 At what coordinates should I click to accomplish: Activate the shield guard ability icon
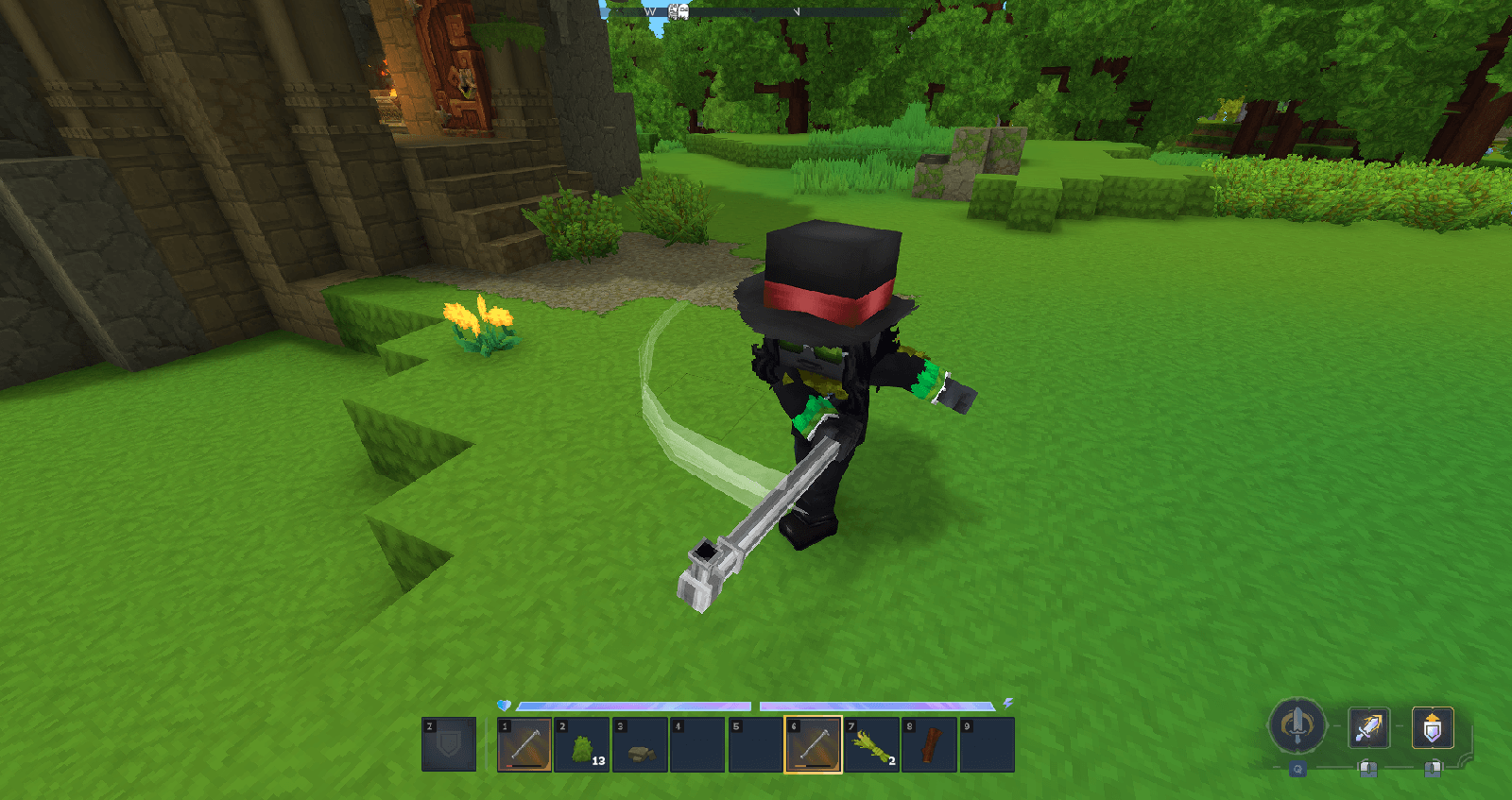point(1432,727)
